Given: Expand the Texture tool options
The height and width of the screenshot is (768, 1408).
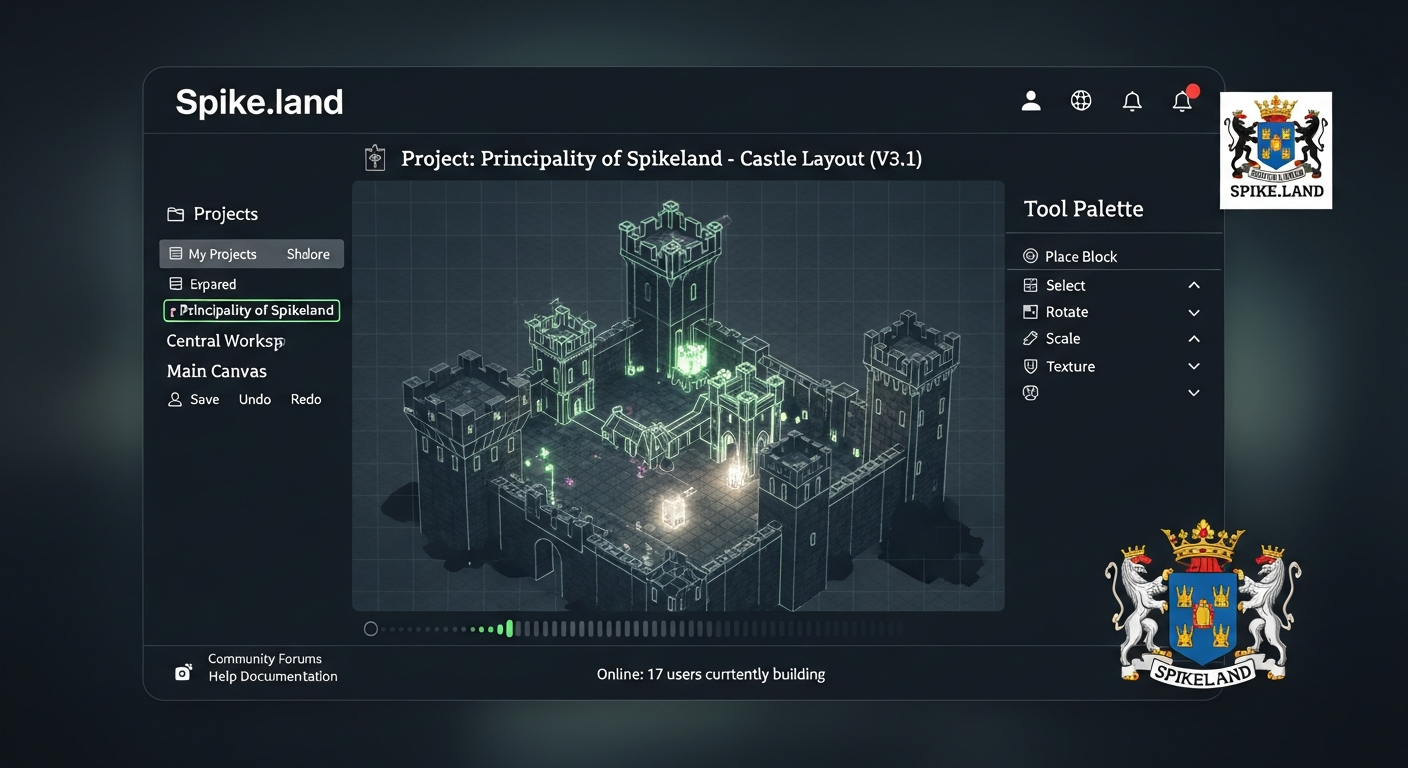Looking at the screenshot, I should click(x=1193, y=366).
